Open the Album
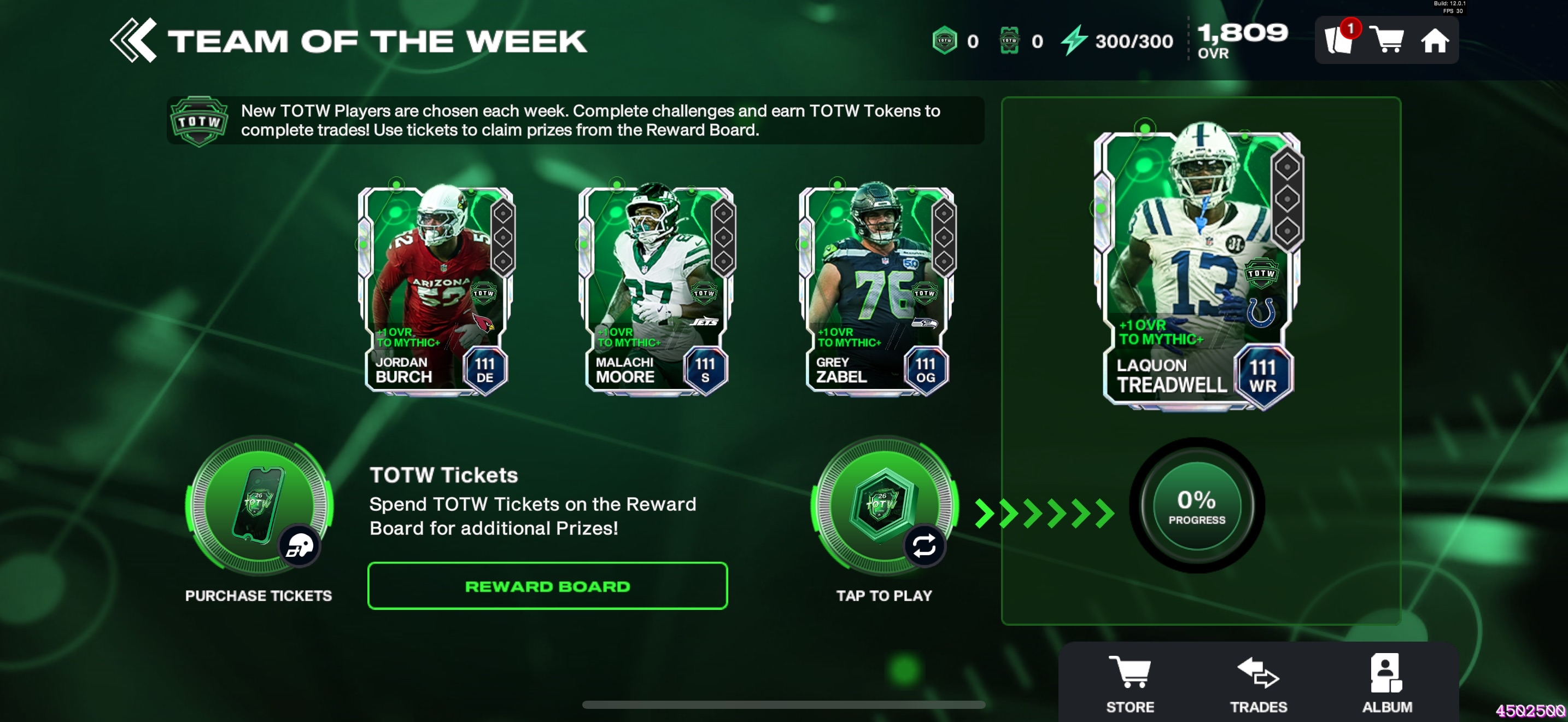The width and height of the screenshot is (1568, 722). 1386,683
